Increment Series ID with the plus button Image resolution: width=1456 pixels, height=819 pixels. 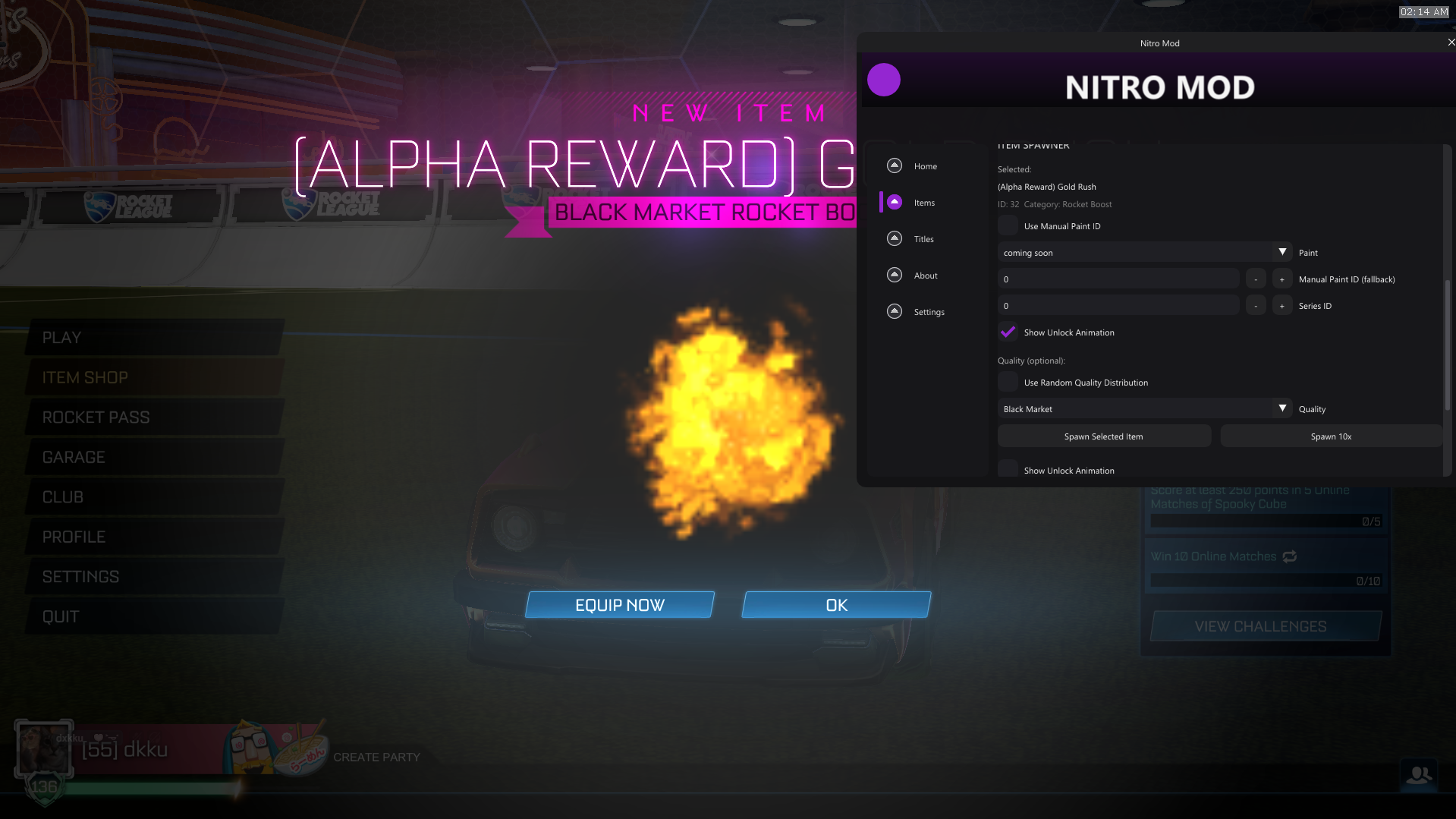(x=1281, y=304)
